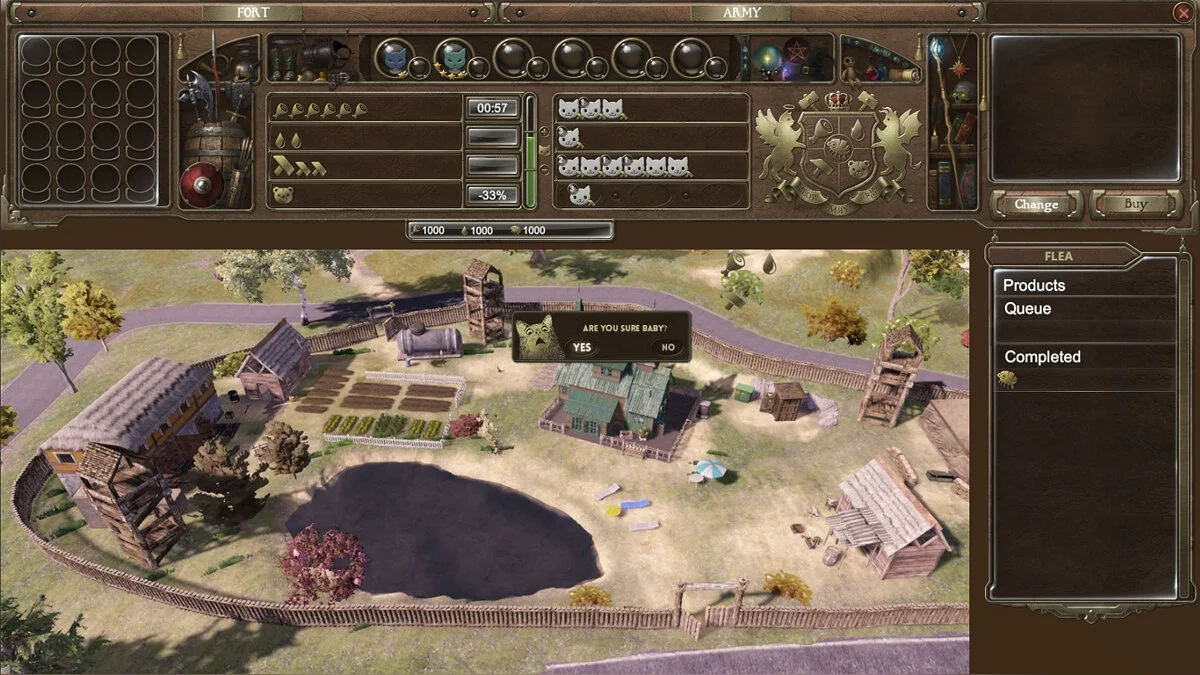Click the 00:57 food timer button

tap(492, 108)
